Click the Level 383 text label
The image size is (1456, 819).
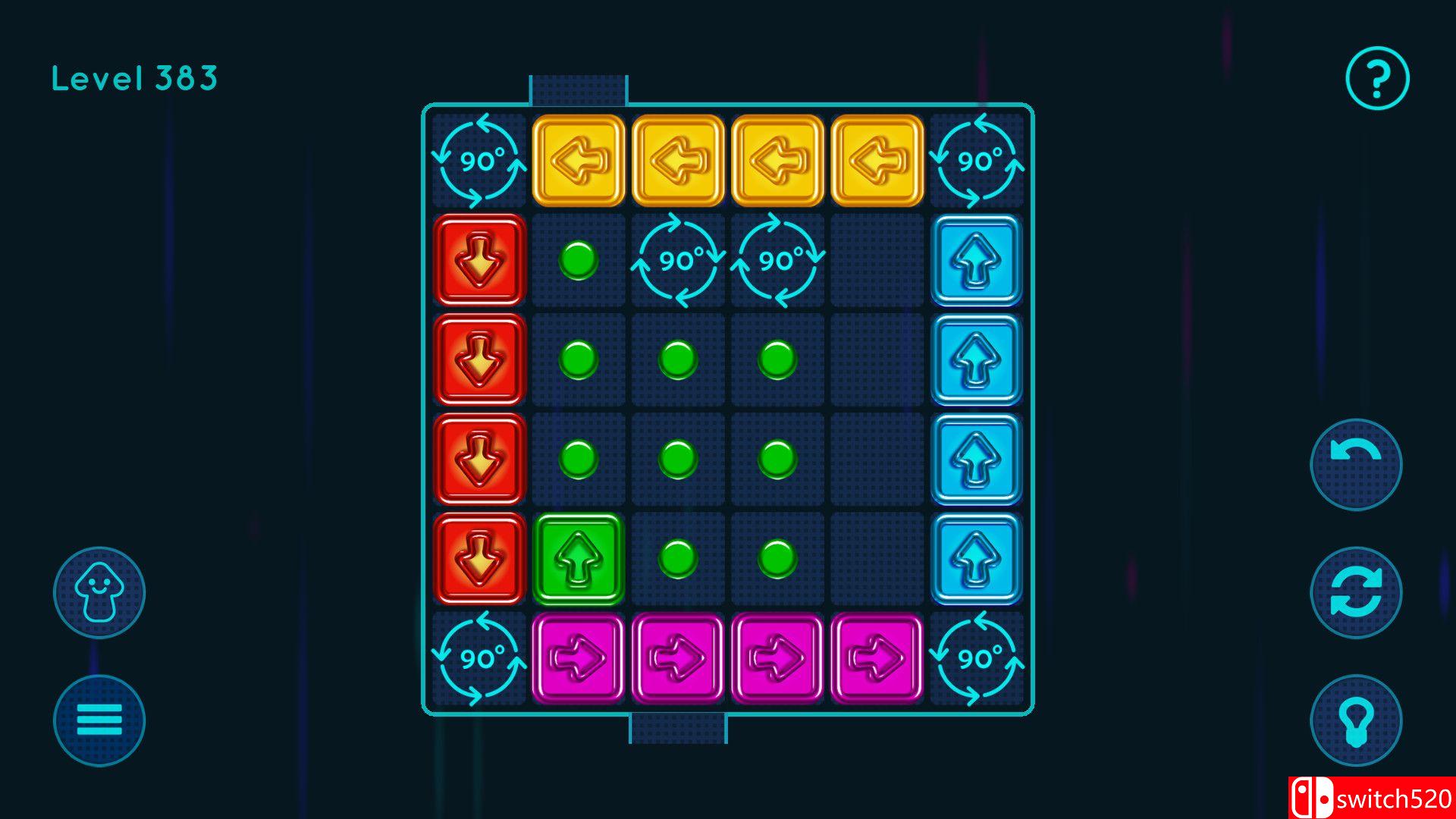point(134,77)
